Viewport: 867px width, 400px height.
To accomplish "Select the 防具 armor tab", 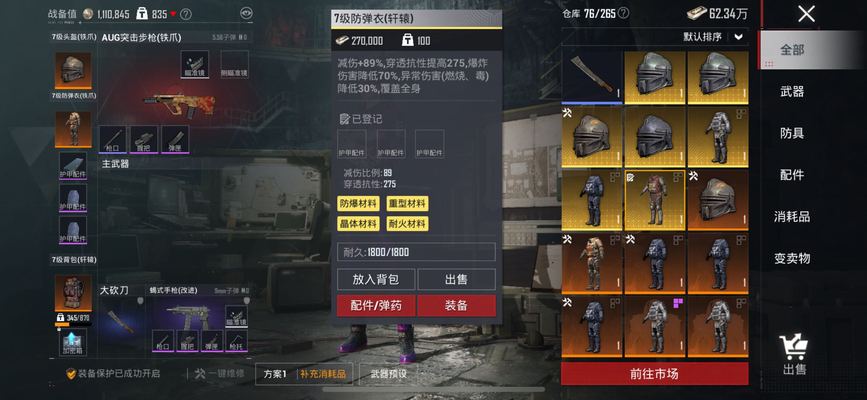I will coord(792,133).
